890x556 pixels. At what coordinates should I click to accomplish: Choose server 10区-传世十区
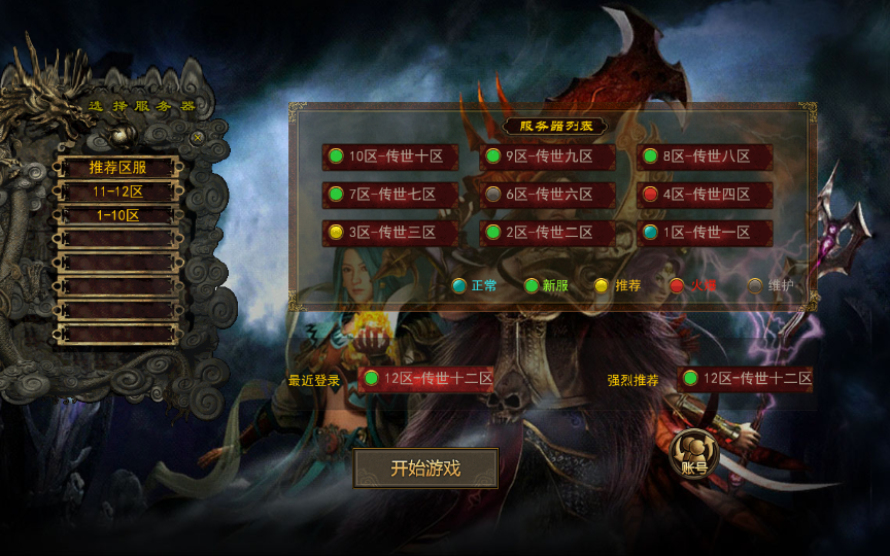click(391, 157)
